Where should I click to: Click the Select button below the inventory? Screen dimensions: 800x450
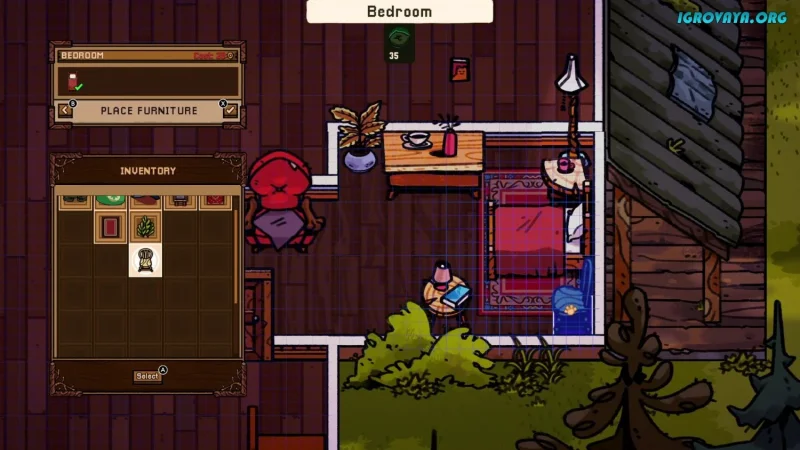147,376
